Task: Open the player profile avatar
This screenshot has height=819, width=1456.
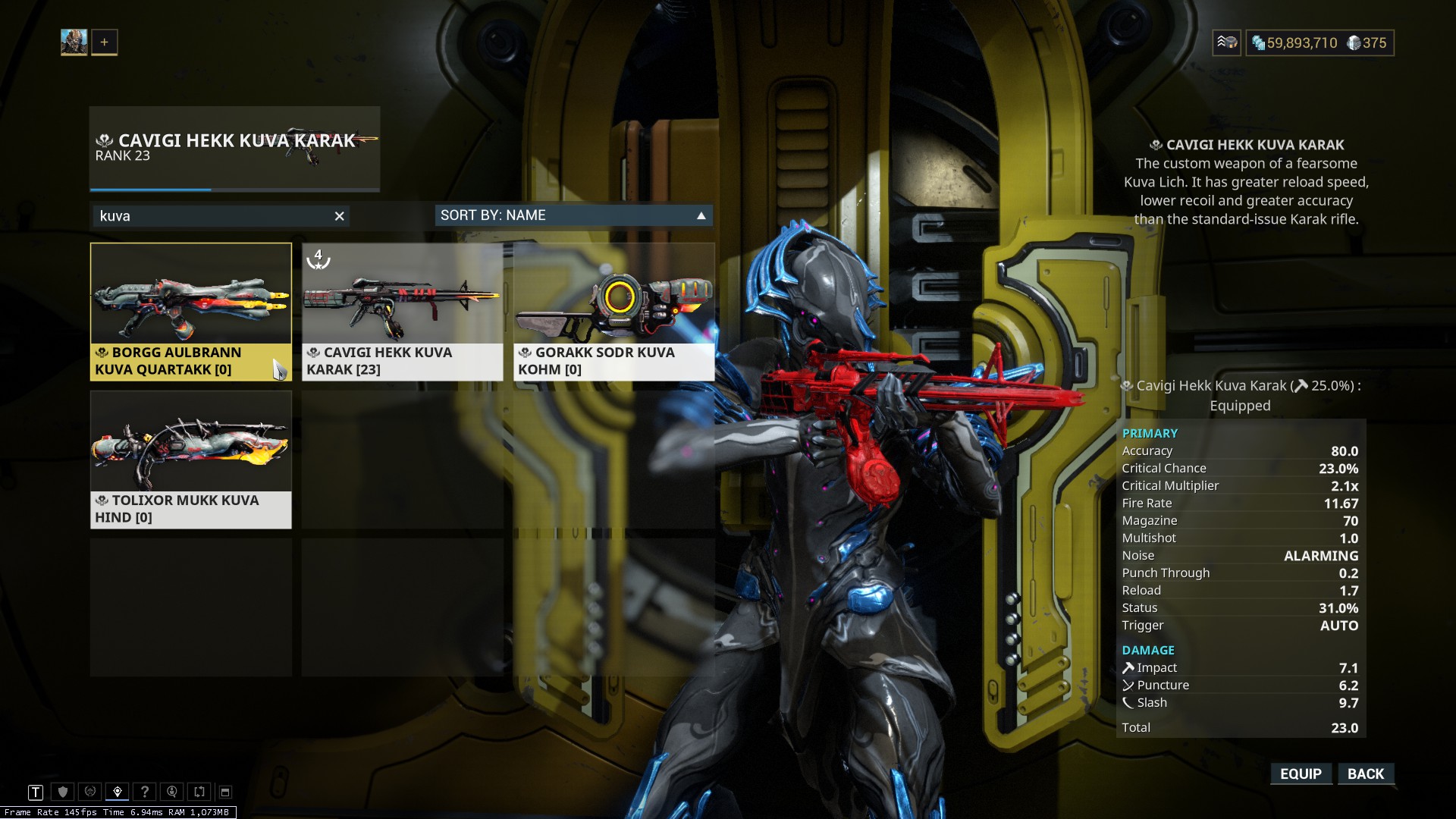Action: tap(74, 42)
